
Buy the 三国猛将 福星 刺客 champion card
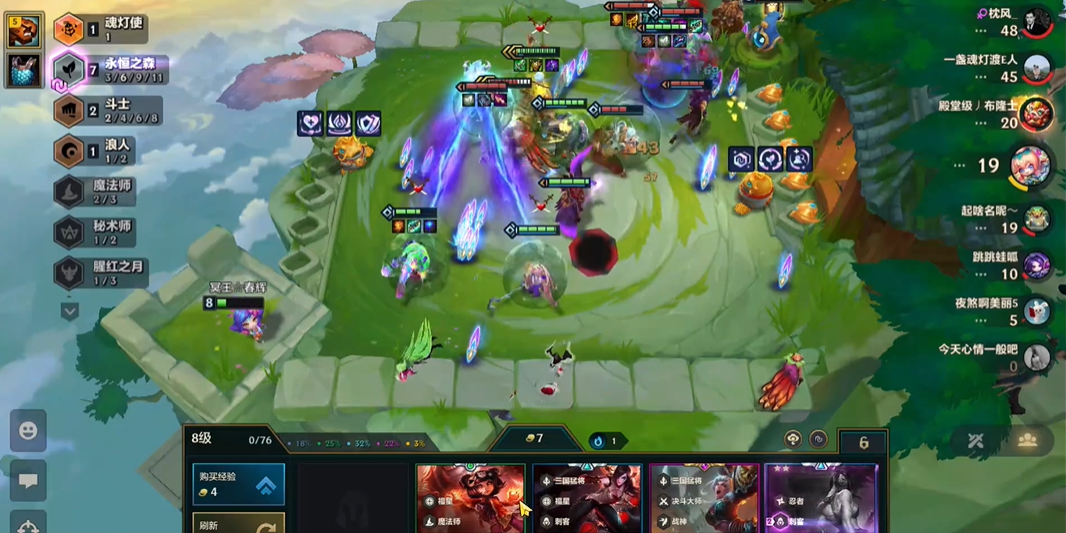click(587, 498)
